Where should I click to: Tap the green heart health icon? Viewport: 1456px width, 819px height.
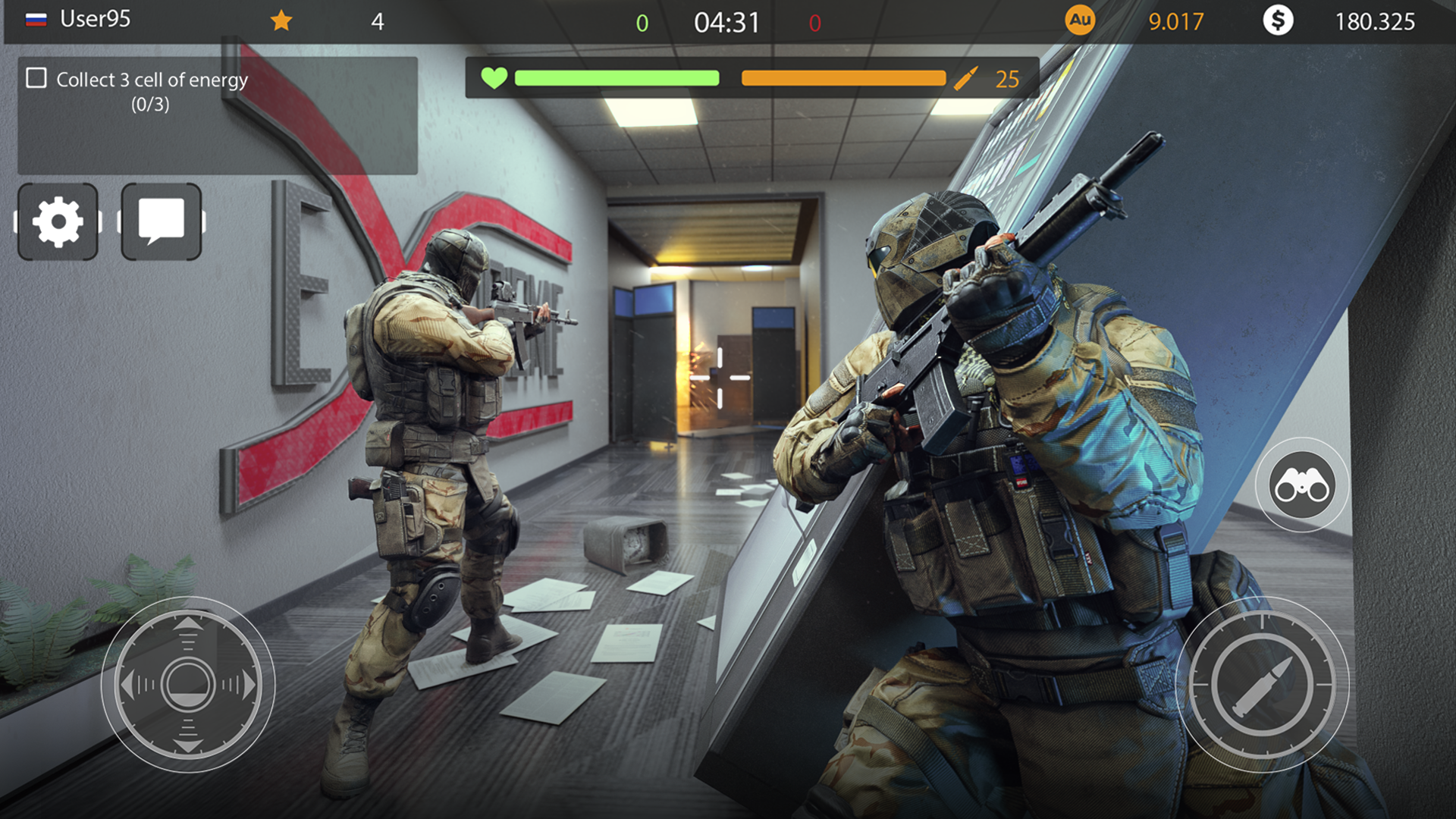click(x=494, y=77)
